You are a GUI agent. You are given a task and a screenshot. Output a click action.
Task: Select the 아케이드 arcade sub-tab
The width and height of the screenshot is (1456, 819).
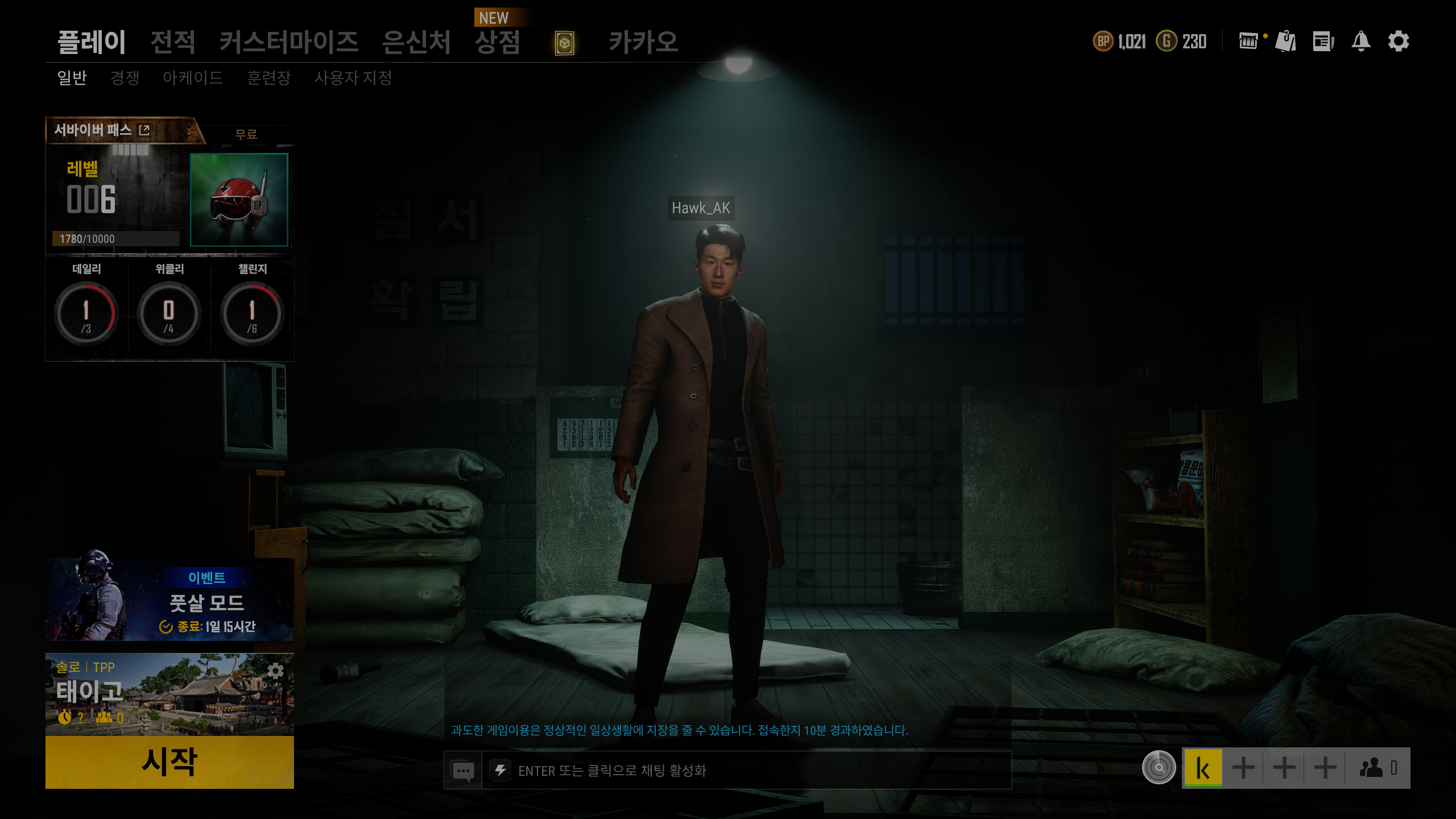point(193,78)
